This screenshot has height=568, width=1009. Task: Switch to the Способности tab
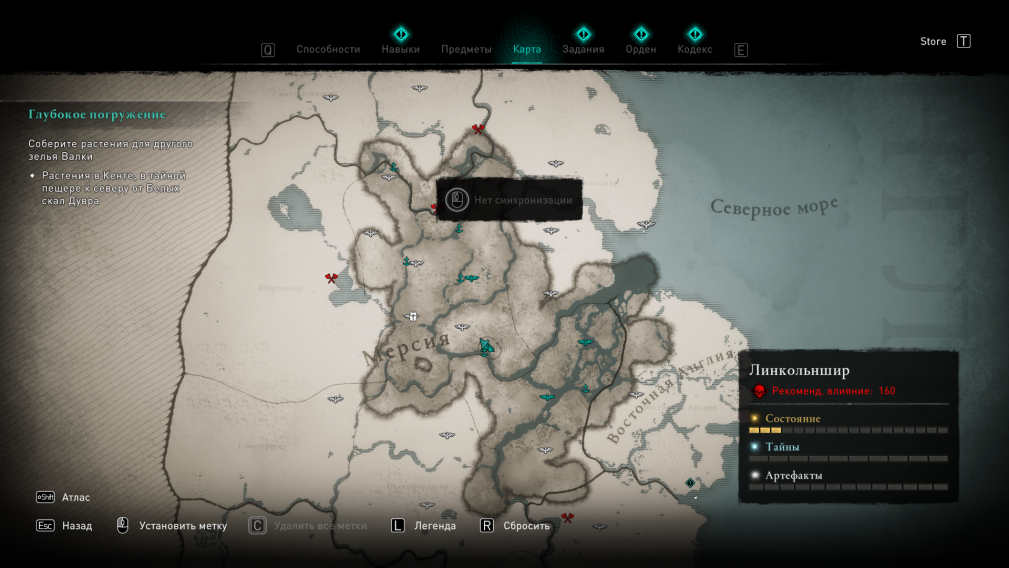[x=327, y=49]
